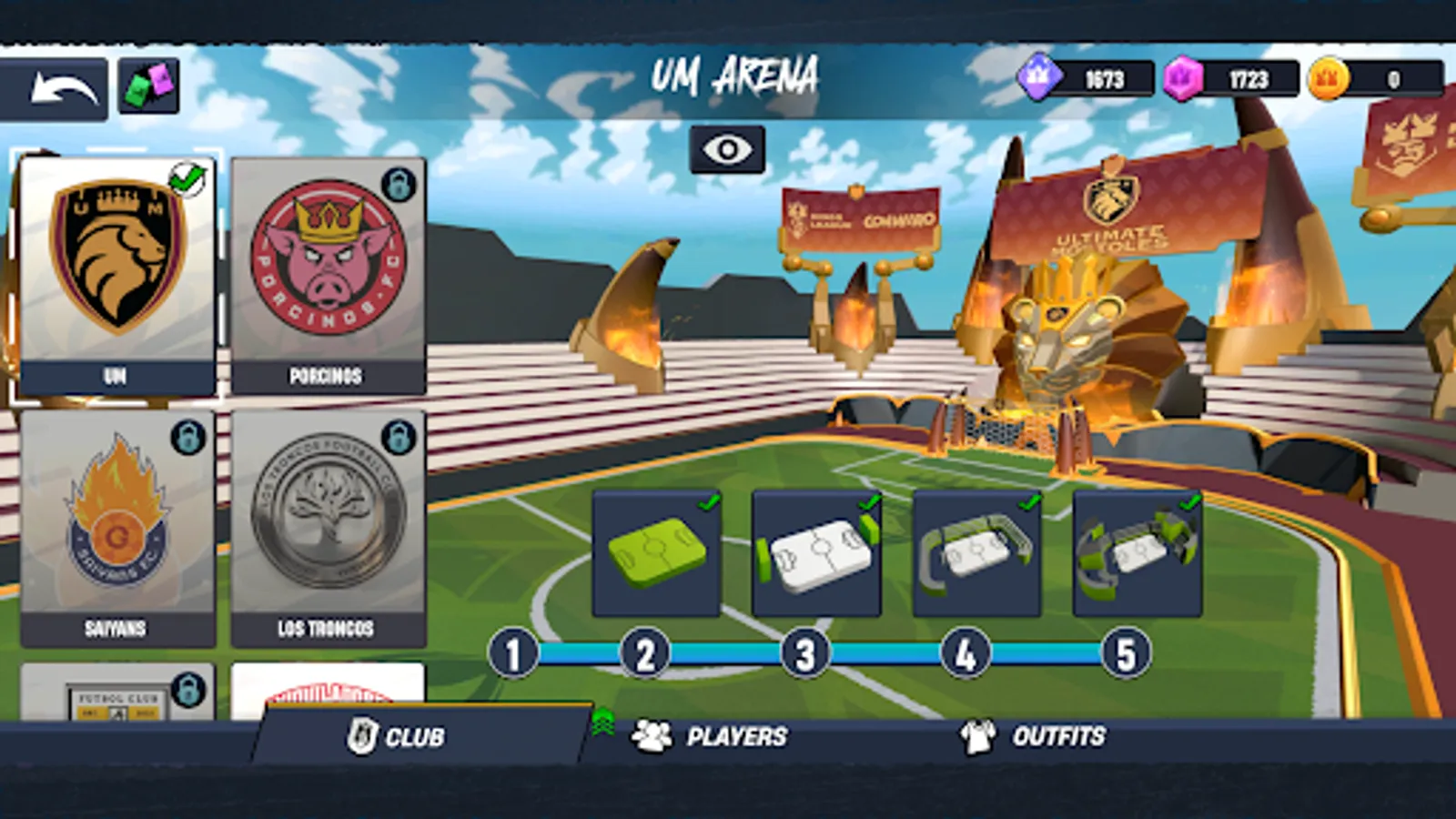Click the blue diamond currency icon
Image resolution: width=1456 pixels, height=819 pixels.
[1037, 77]
